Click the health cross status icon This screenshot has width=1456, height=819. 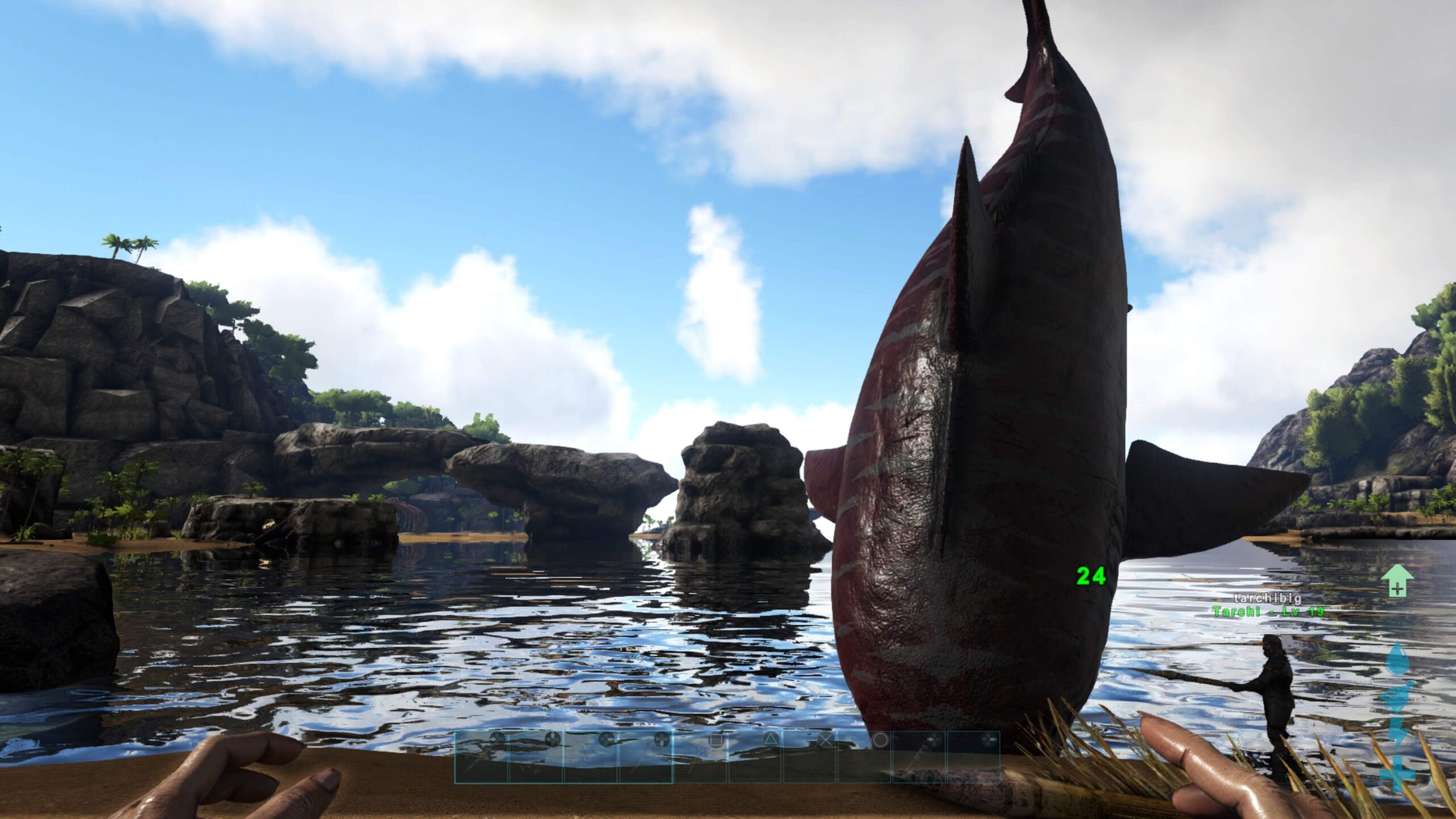(1397, 773)
